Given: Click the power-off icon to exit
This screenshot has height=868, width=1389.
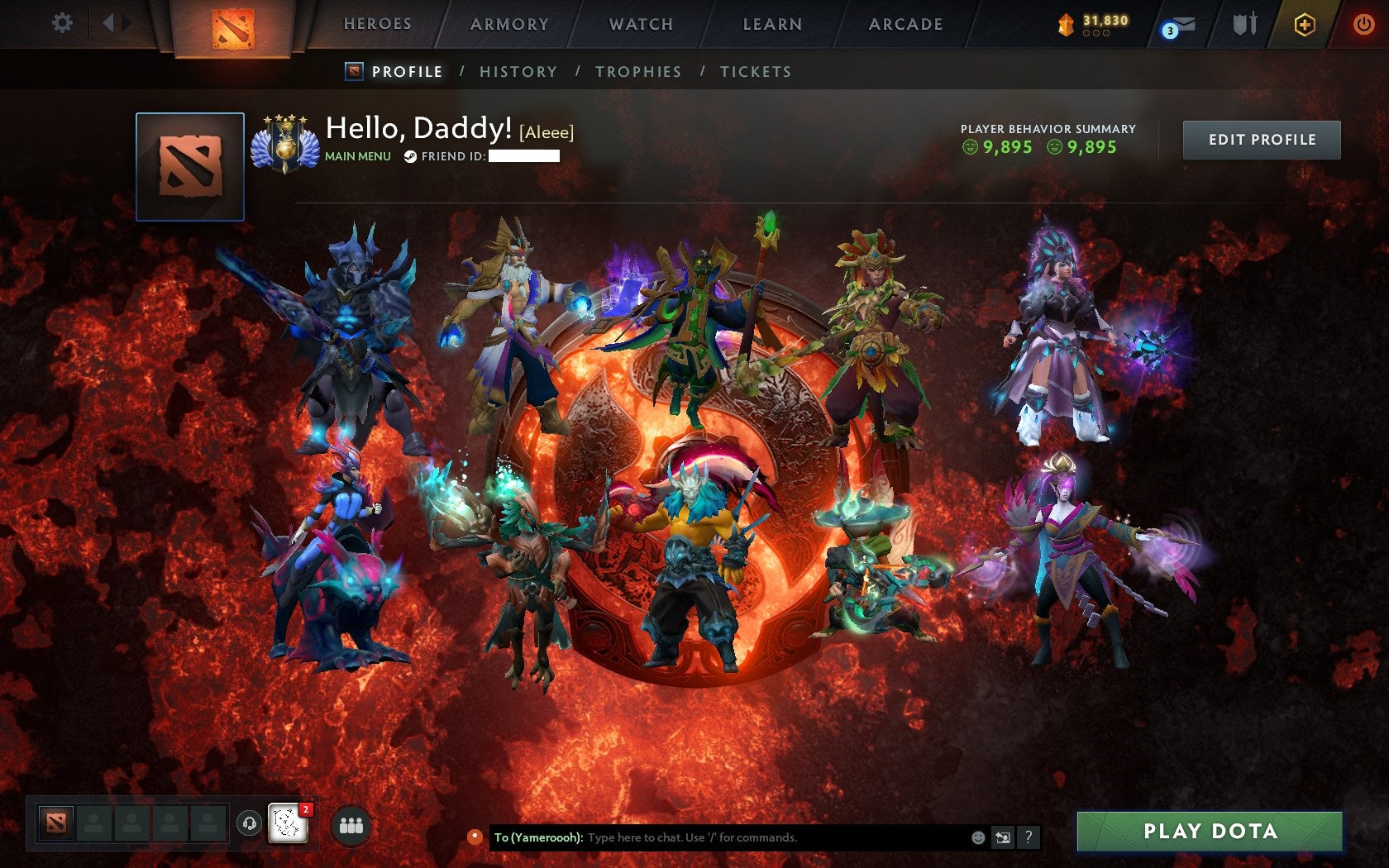Looking at the screenshot, I should 1363,23.
